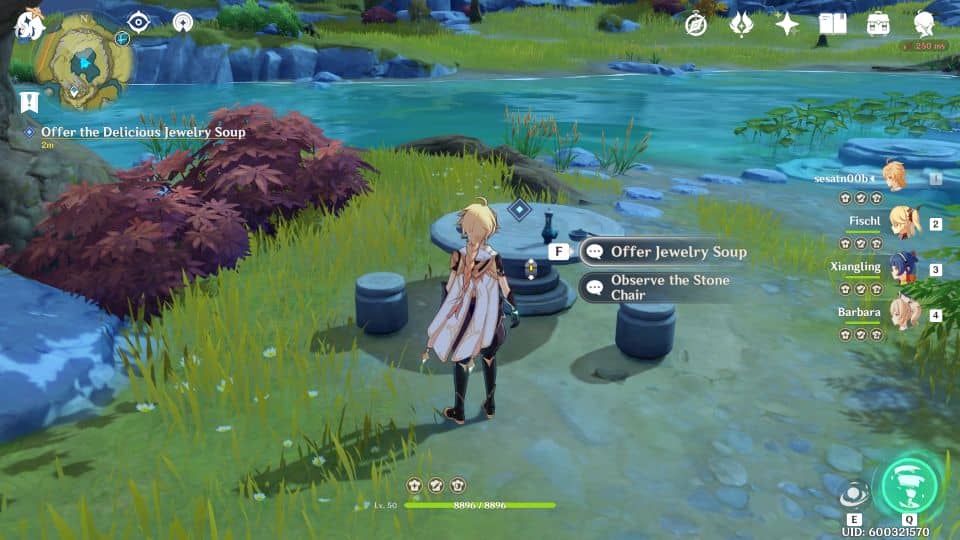Screen dimensions: 960x540
Task: Open the Adventurer Handbook book icon
Action: [832, 24]
